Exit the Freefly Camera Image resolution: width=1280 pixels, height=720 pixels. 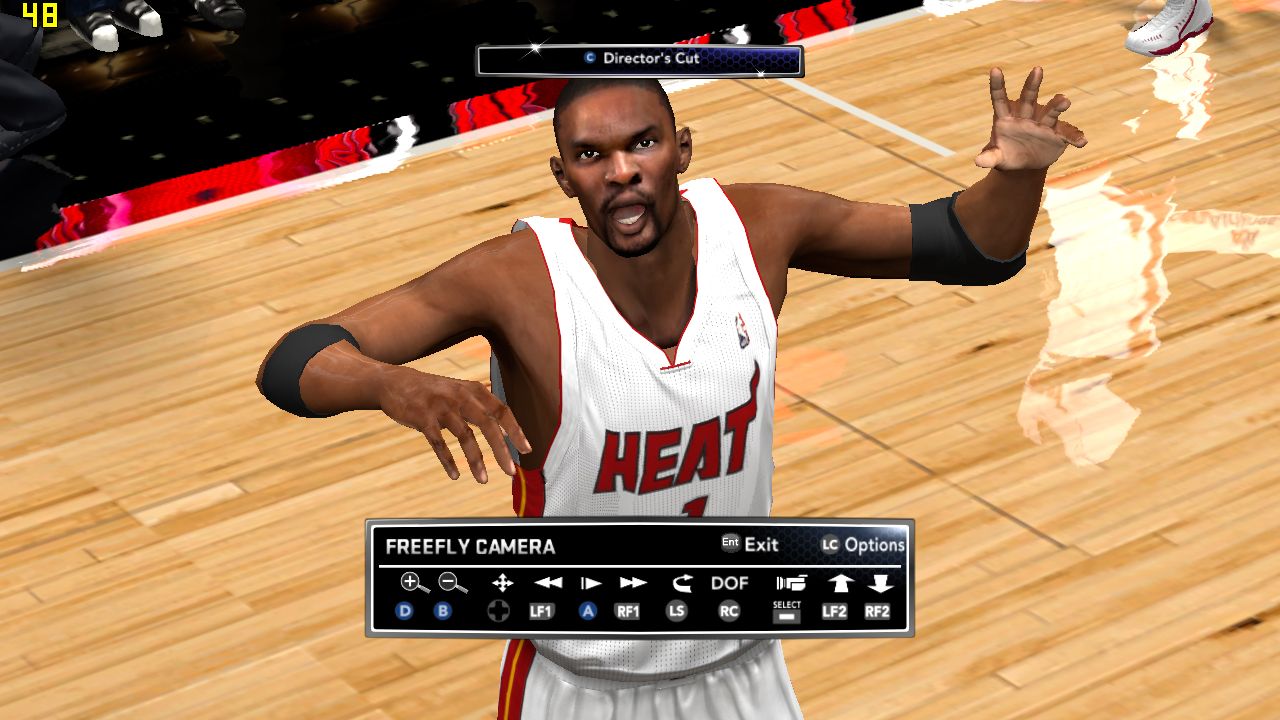(750, 544)
